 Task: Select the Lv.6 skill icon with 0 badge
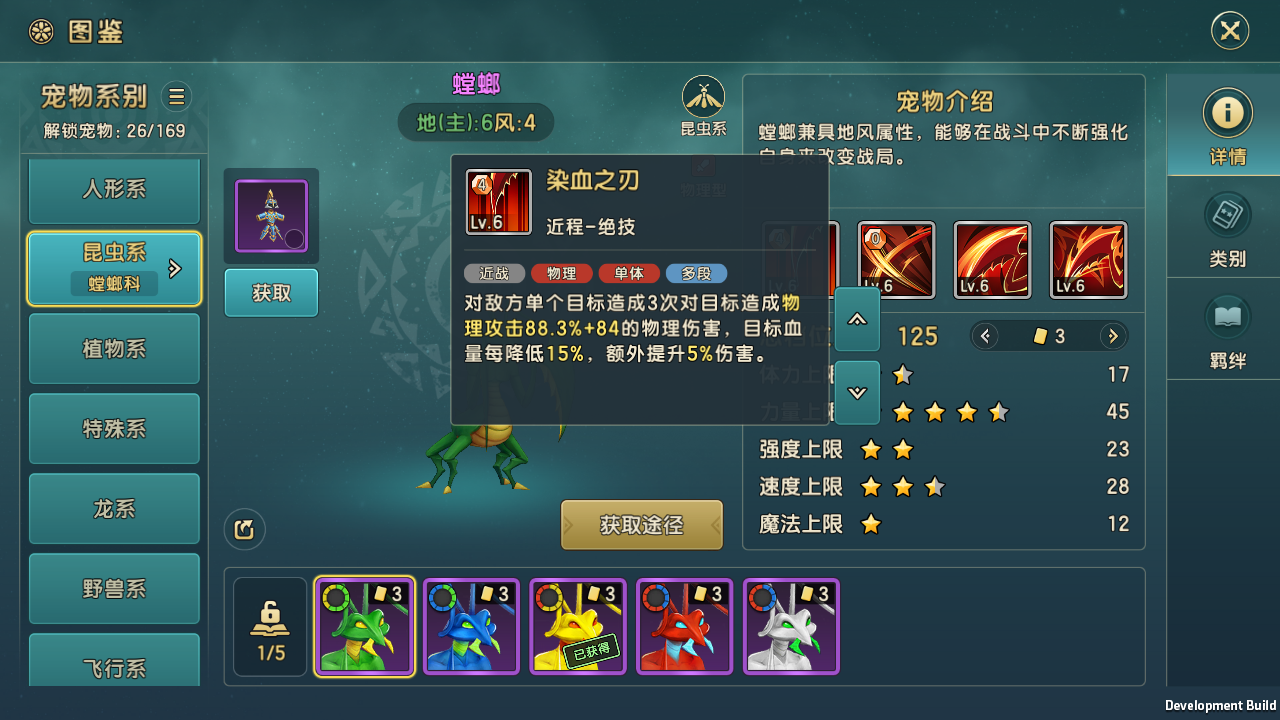[896, 259]
